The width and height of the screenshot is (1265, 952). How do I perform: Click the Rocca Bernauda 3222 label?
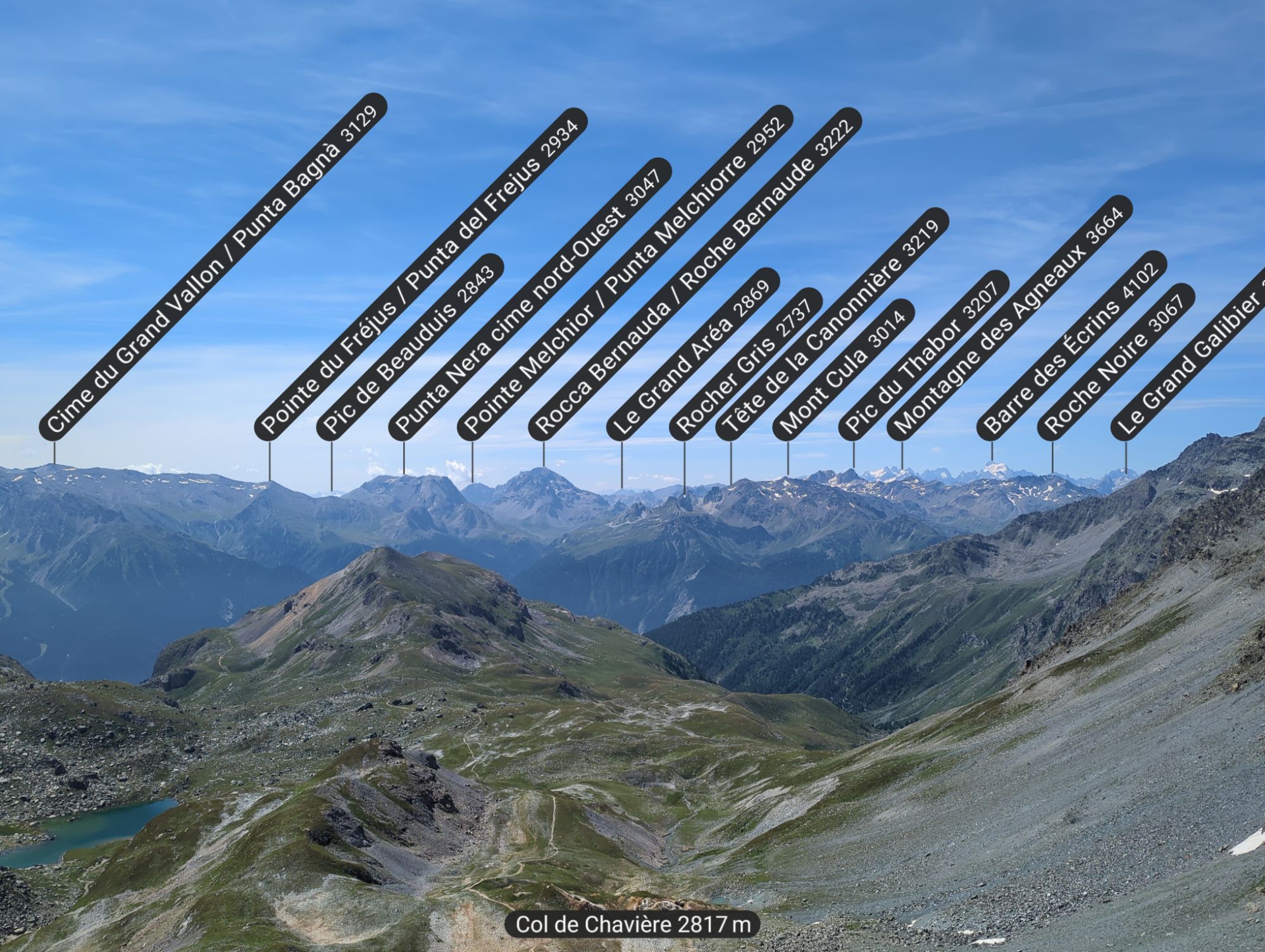click(694, 273)
